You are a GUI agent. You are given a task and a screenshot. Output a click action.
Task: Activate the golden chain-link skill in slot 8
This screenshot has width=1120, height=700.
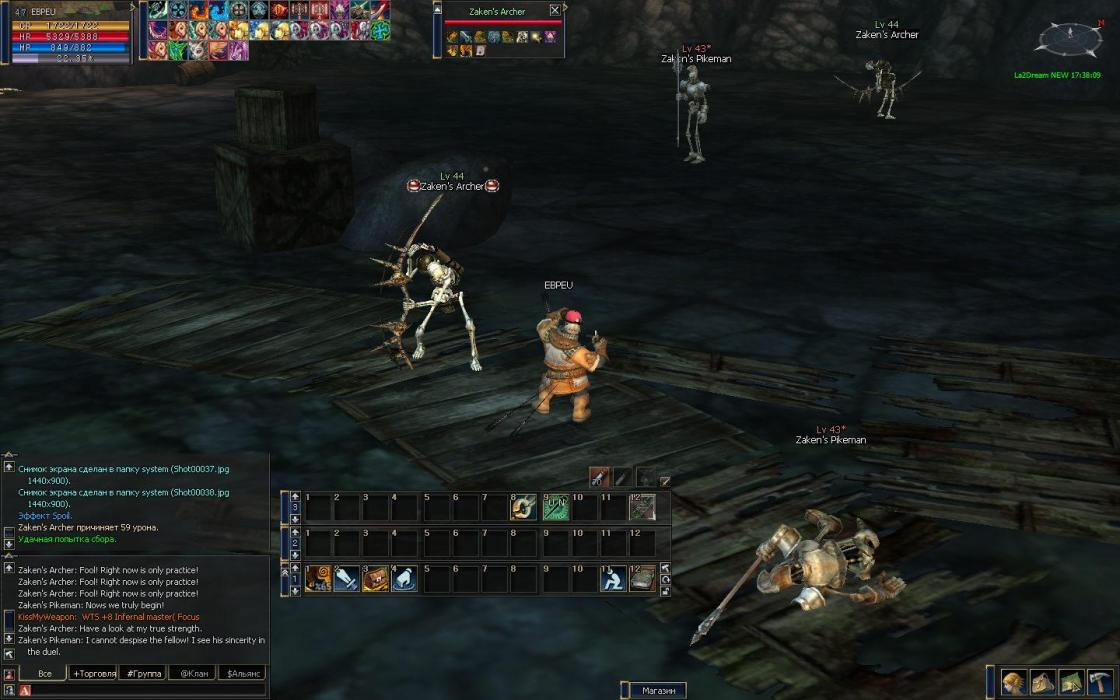click(x=525, y=507)
